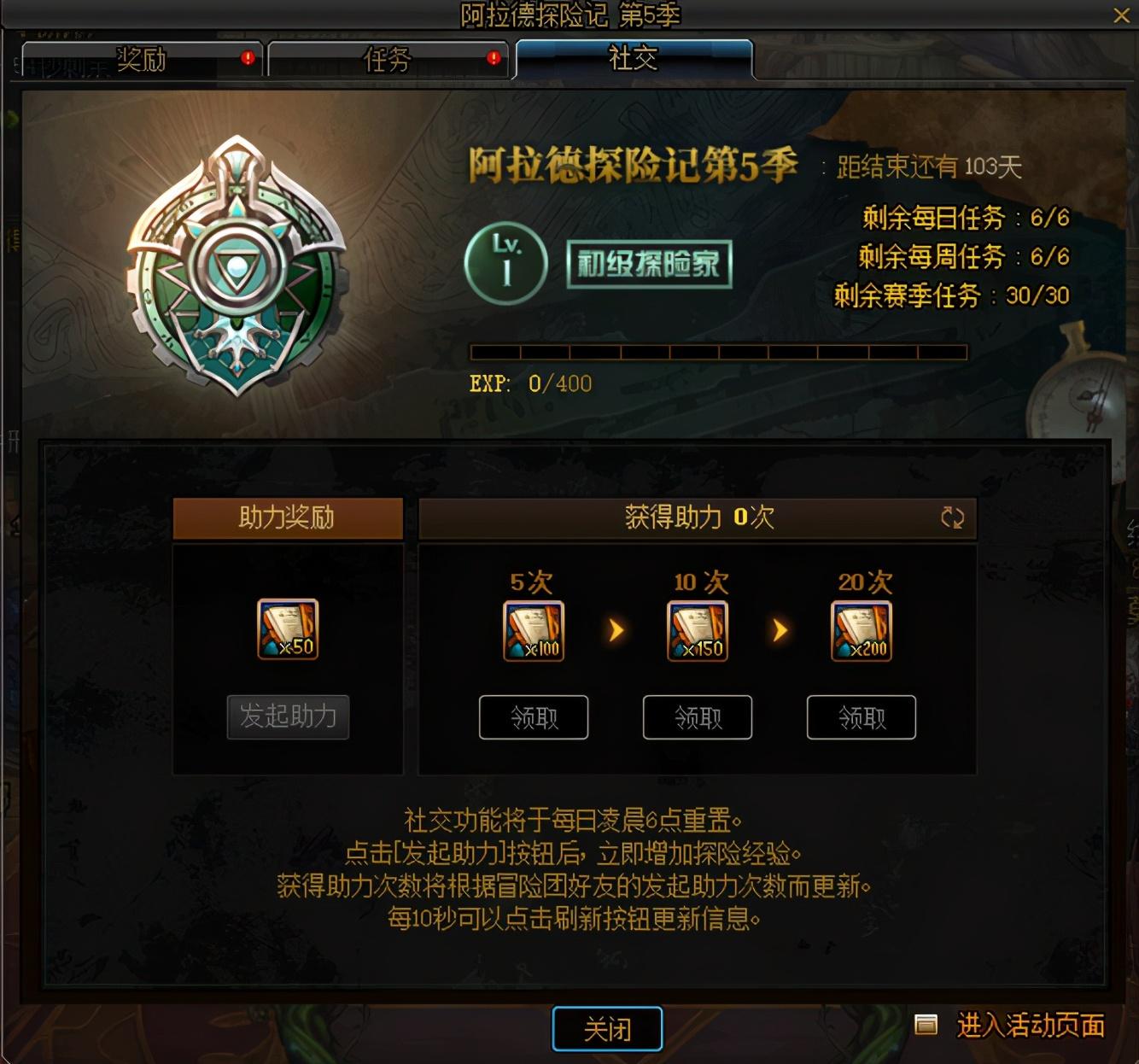This screenshot has width=1139, height=1064.
Task: Click the 20次 milestone reward icon
Action: click(x=861, y=629)
